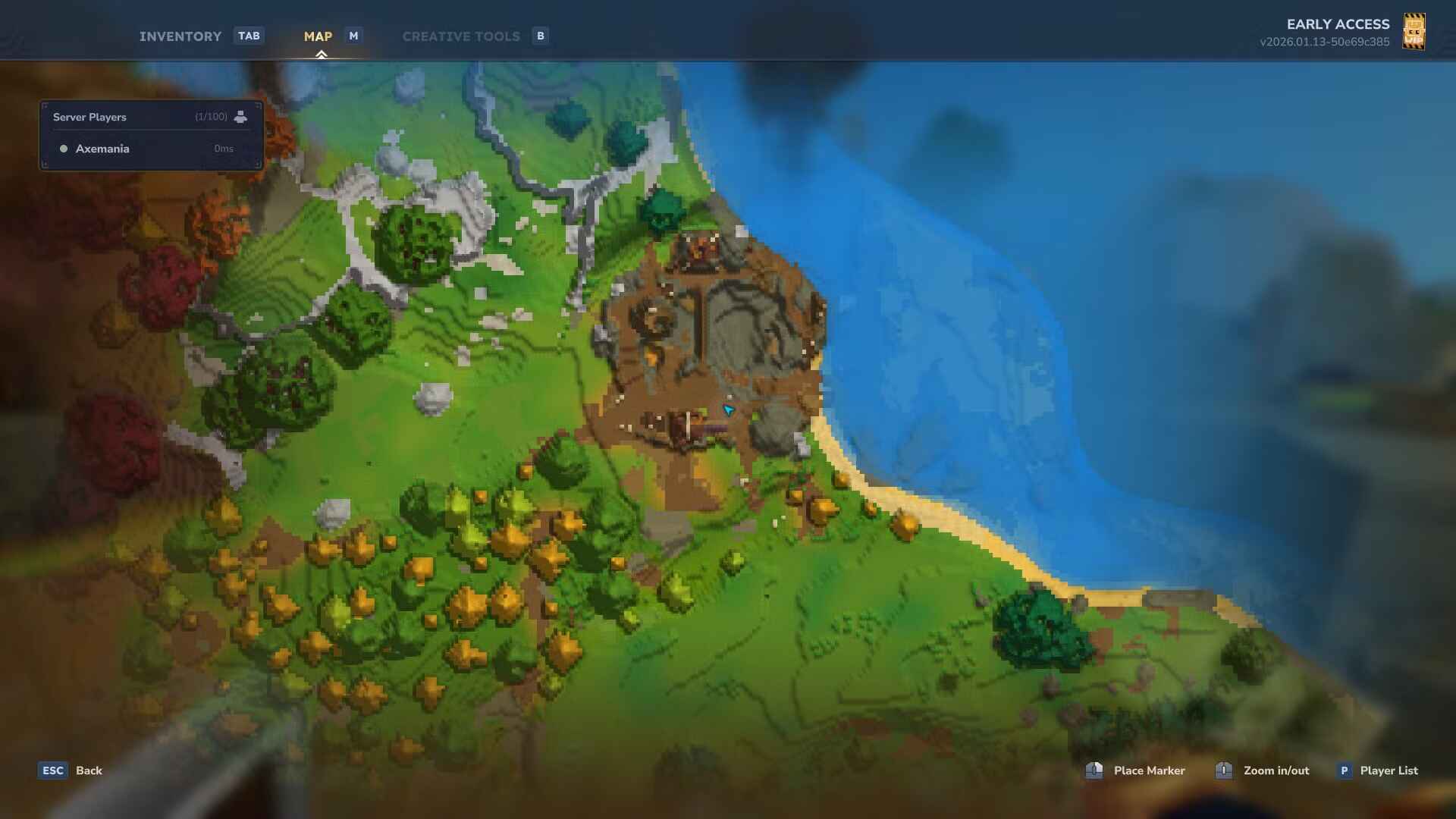Image resolution: width=1456 pixels, height=819 pixels.
Task: Open the Player List
Action: 1389,770
